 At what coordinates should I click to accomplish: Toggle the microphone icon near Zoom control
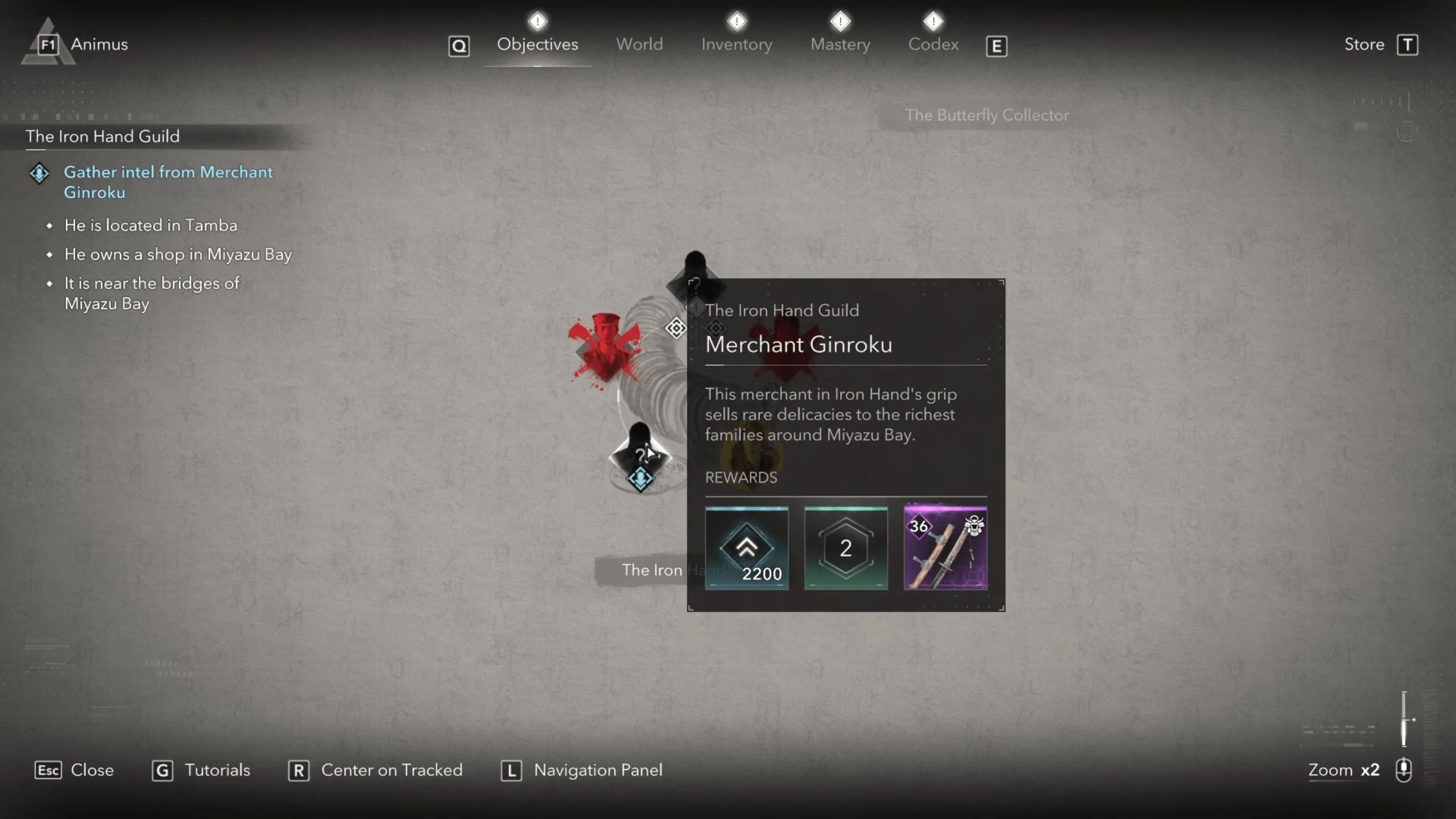pyautogui.click(x=1404, y=771)
